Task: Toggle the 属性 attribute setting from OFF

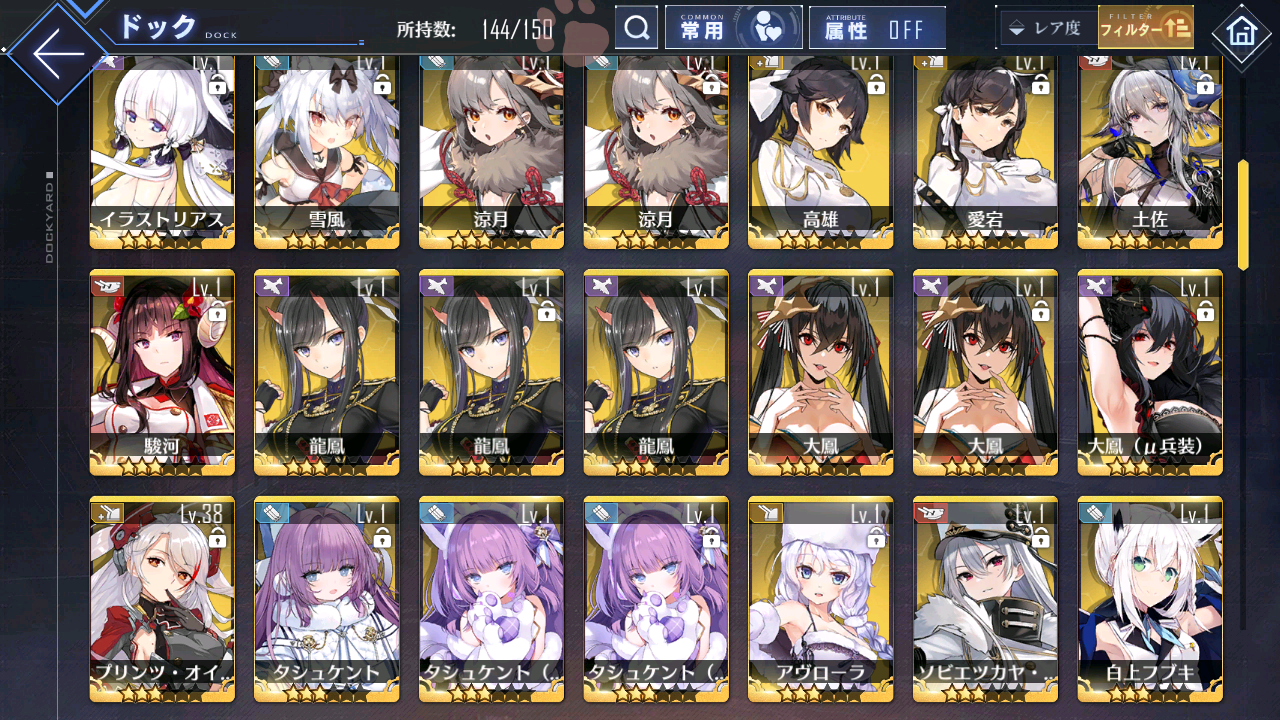Action: tap(877, 27)
